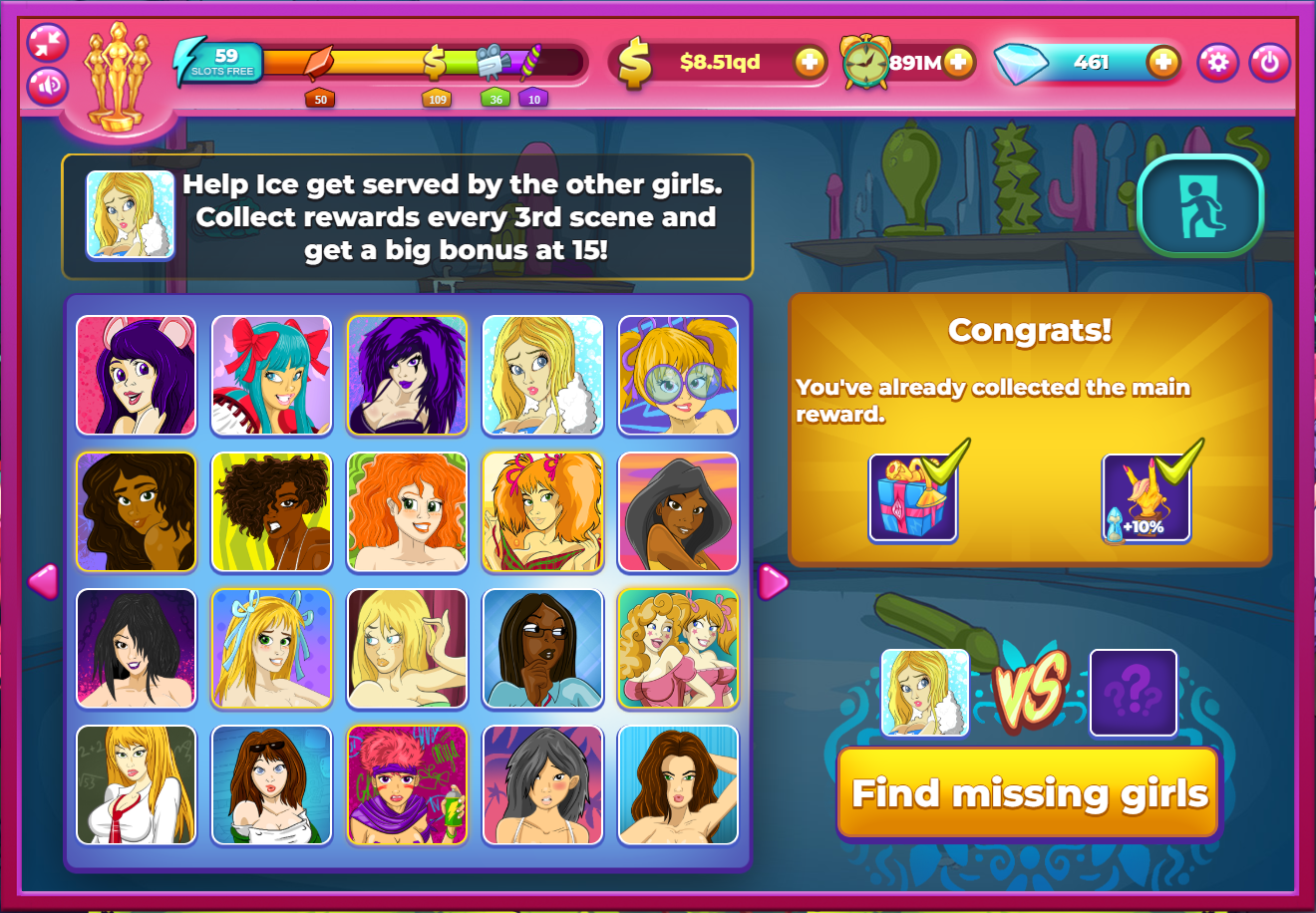The image size is (1316, 913).
Task: Go to the next page of girls
Action: tap(773, 582)
